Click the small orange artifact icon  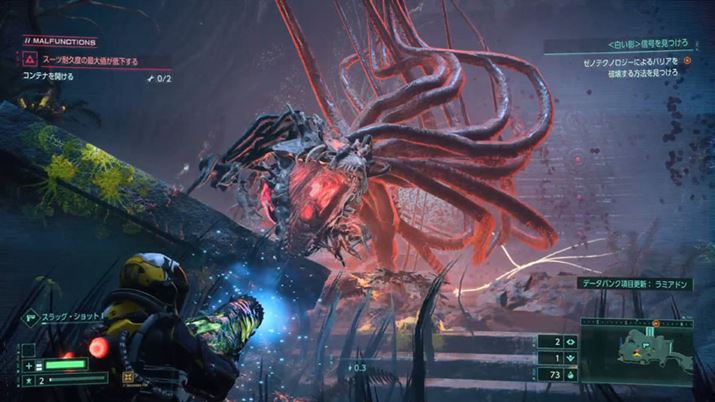point(127,378)
